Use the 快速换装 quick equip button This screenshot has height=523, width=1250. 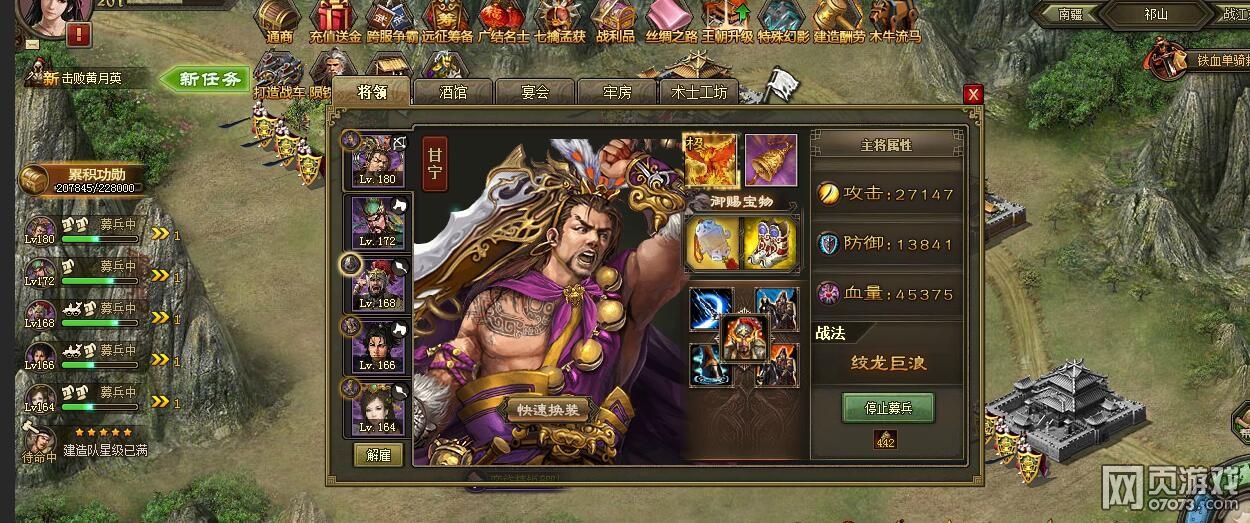pyautogui.click(x=548, y=410)
